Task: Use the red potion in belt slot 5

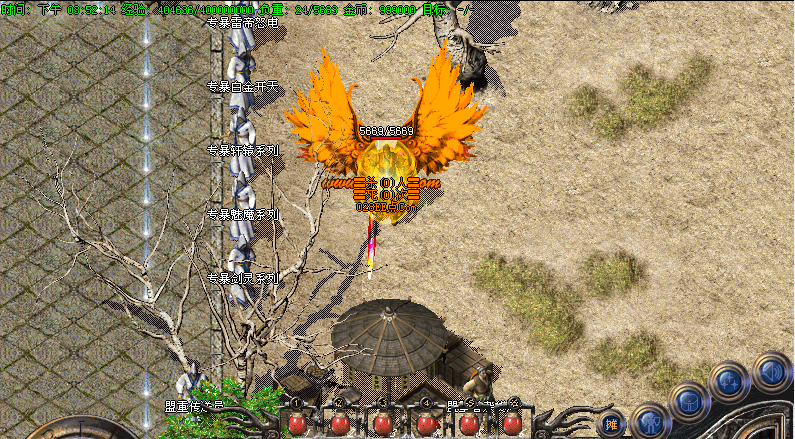Action: pos(469,423)
